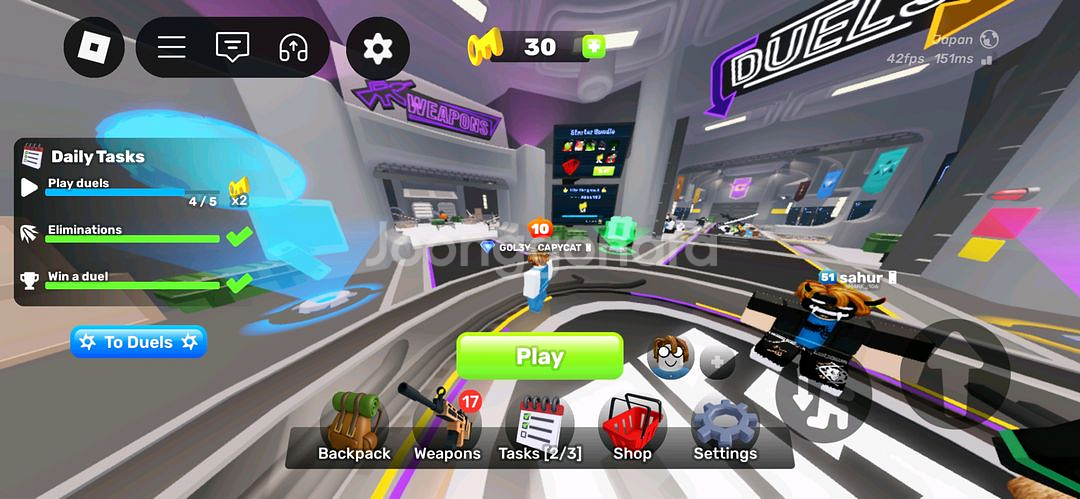
Task: Select the Play duels daily task
Action: 120,188
